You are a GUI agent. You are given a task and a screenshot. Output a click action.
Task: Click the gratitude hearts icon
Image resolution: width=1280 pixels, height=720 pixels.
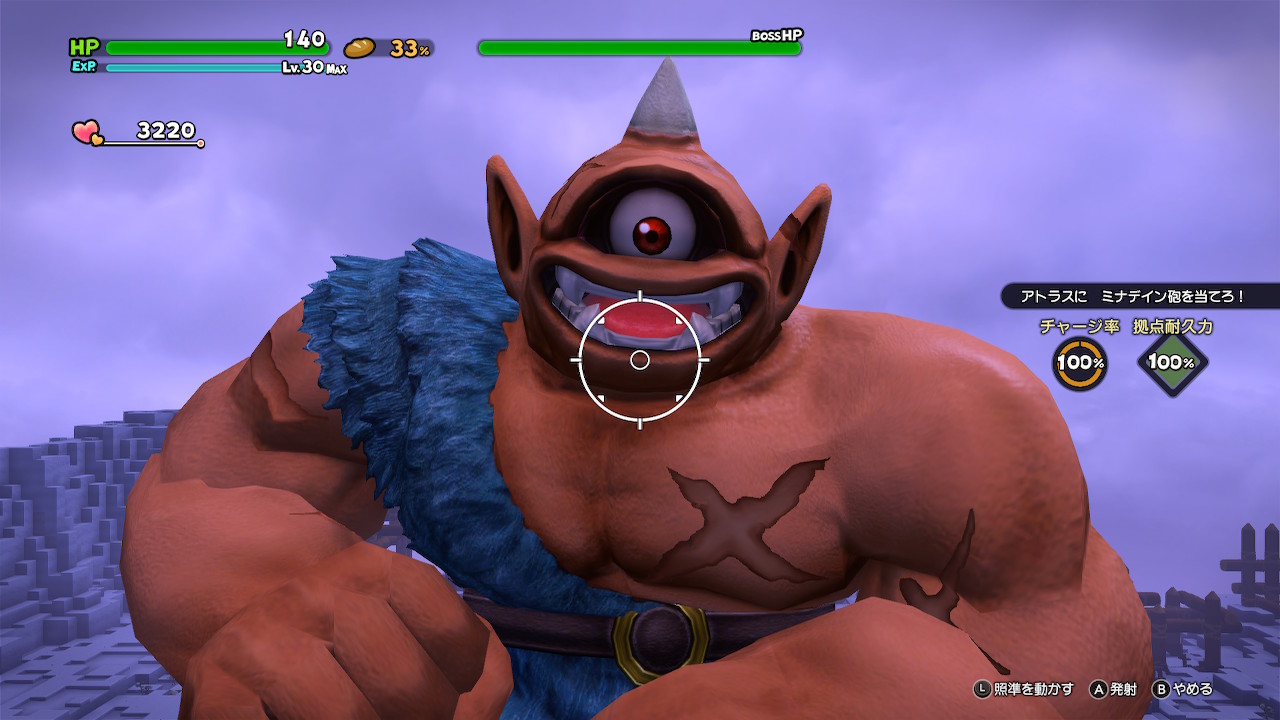point(87,132)
